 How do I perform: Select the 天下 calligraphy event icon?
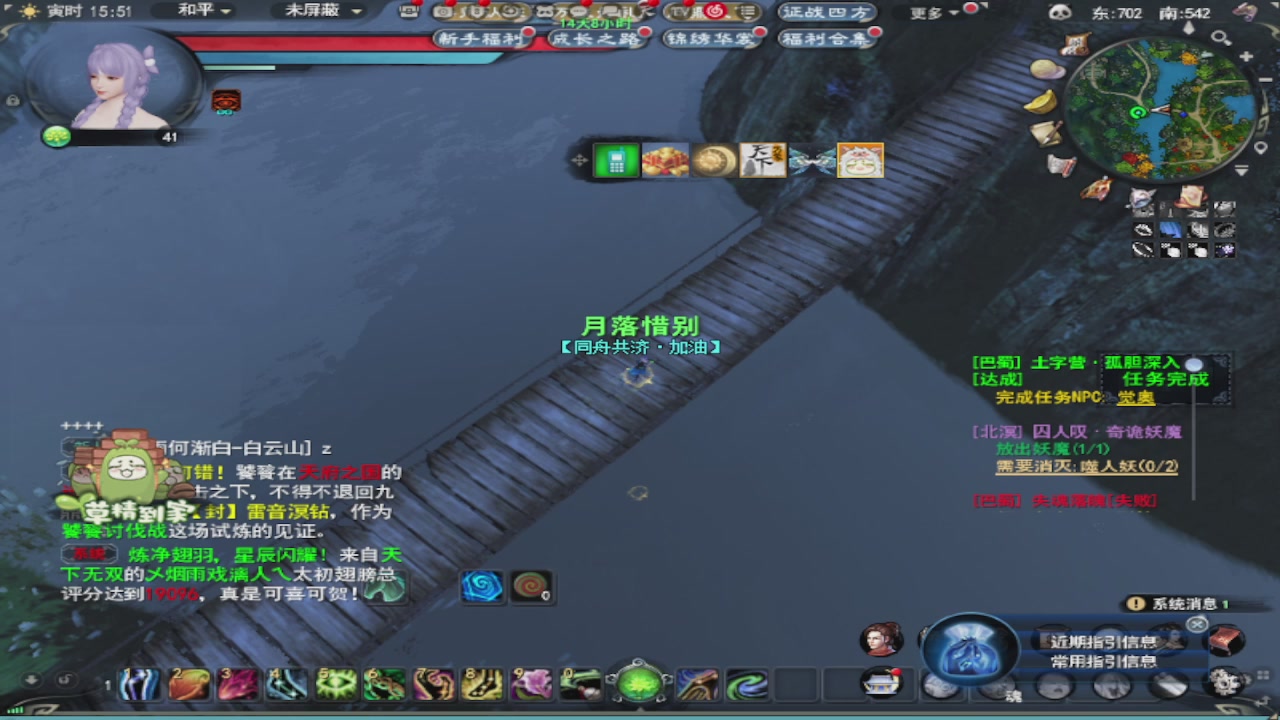coord(762,160)
